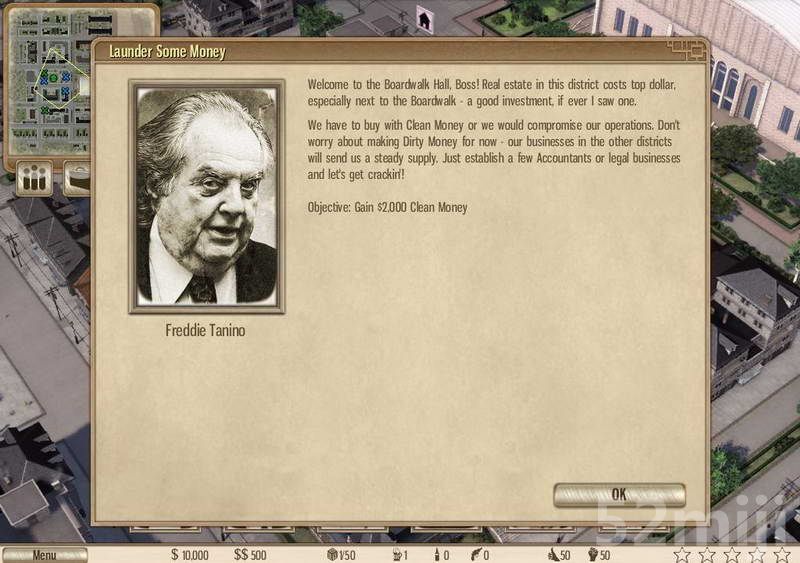Open the three-people gang panel icon

click(x=35, y=180)
